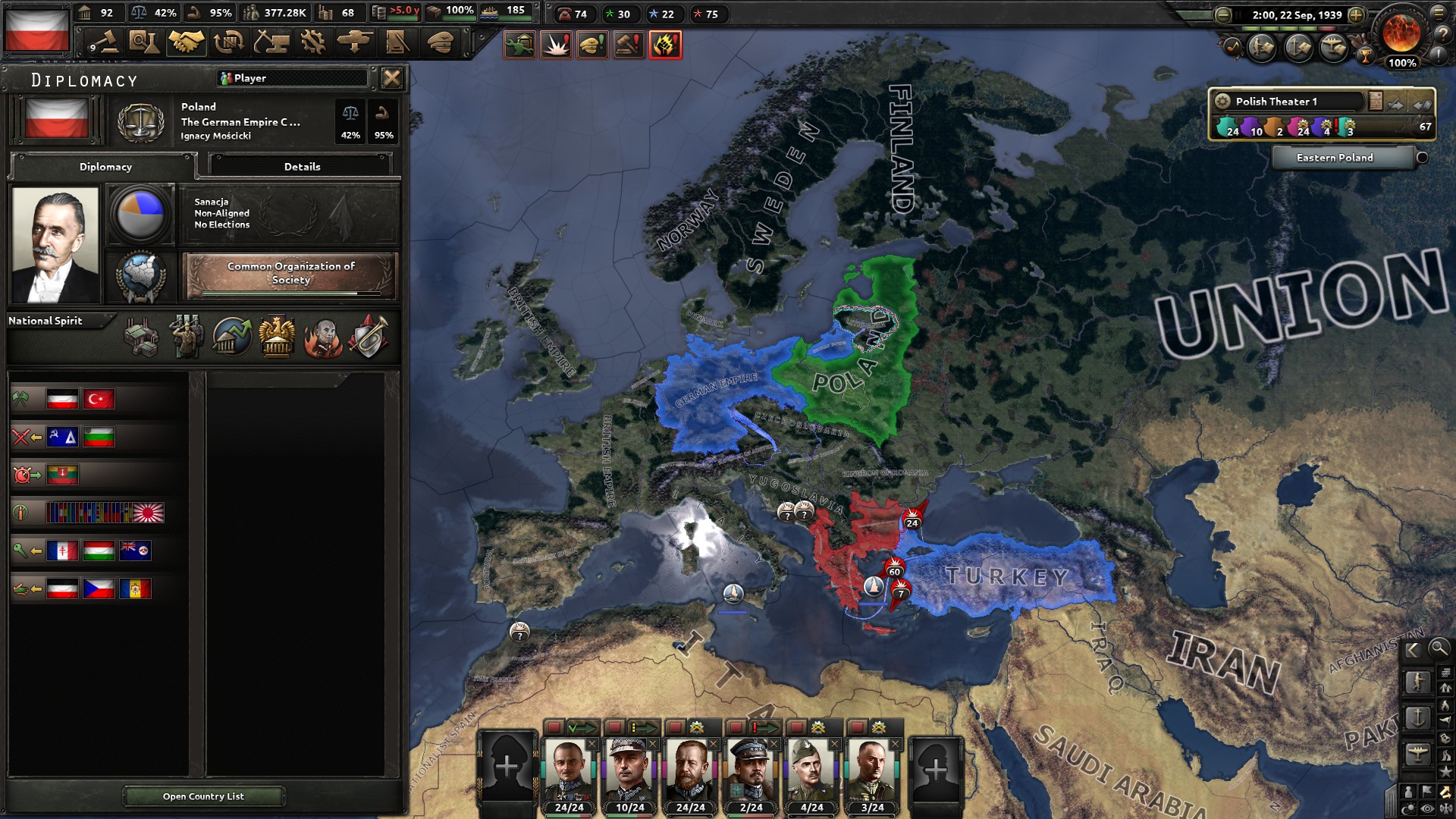The width and height of the screenshot is (1456, 819).
Task: Open the Research menu flask icon
Action: point(144,43)
